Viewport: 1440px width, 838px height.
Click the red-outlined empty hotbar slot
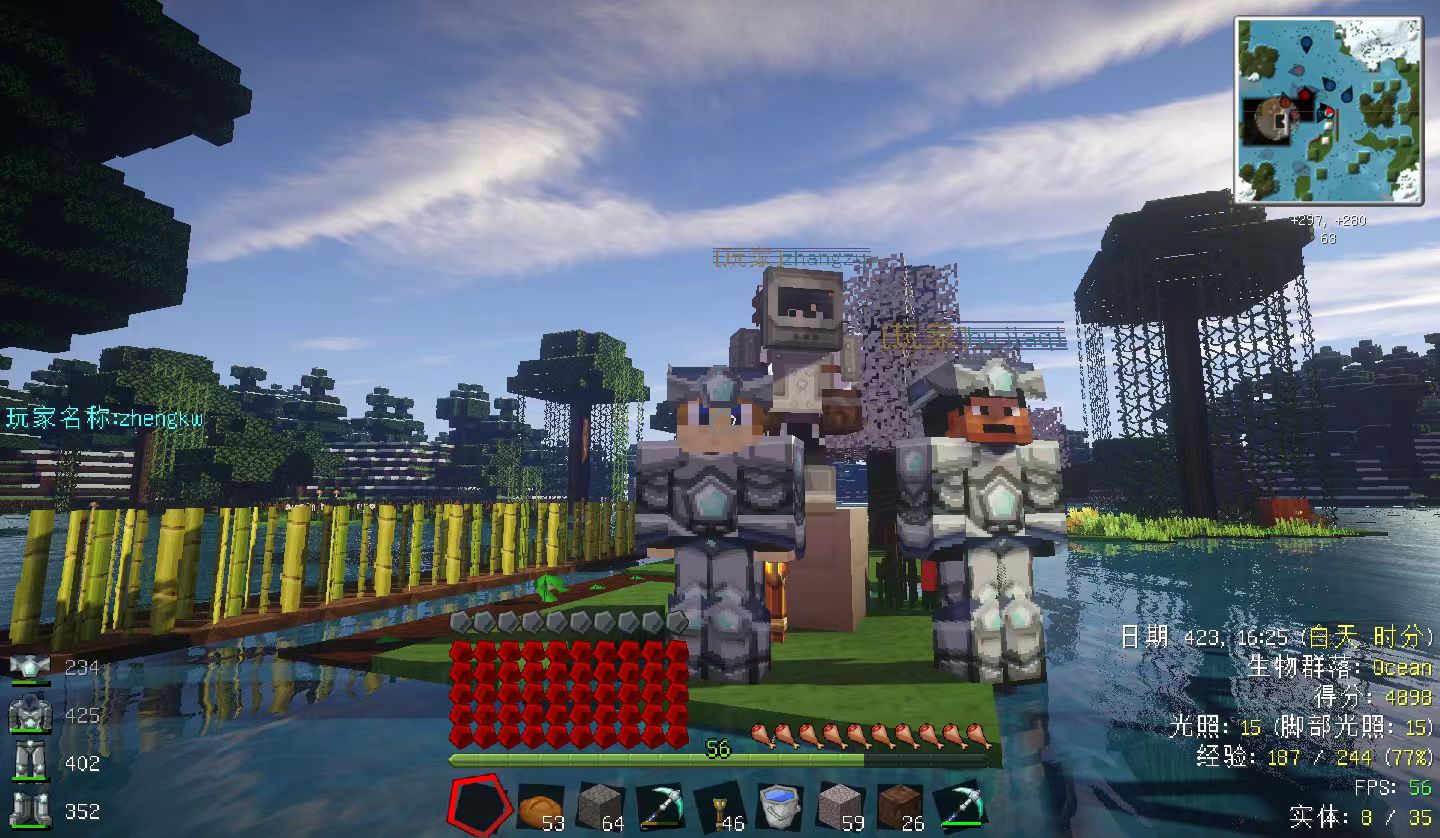480,805
